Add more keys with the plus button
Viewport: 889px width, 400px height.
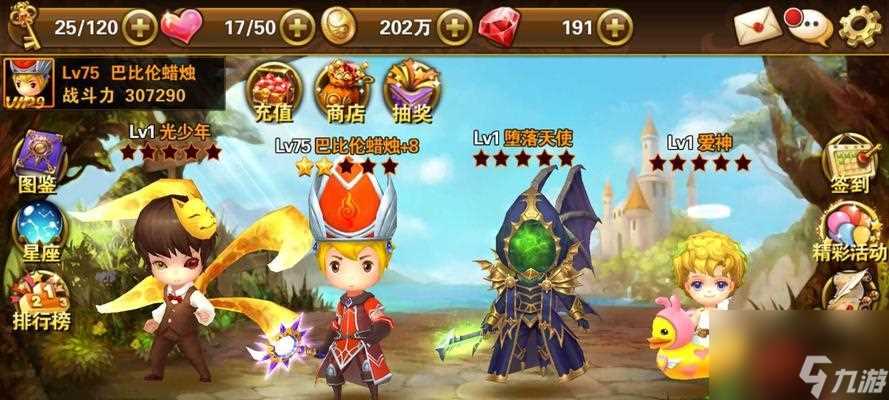point(138,26)
